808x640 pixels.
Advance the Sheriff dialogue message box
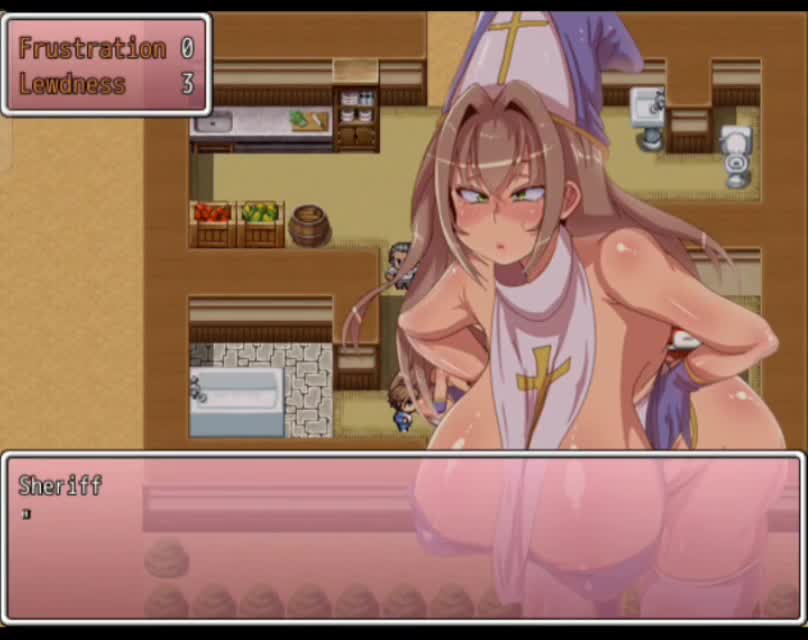click(x=403, y=540)
